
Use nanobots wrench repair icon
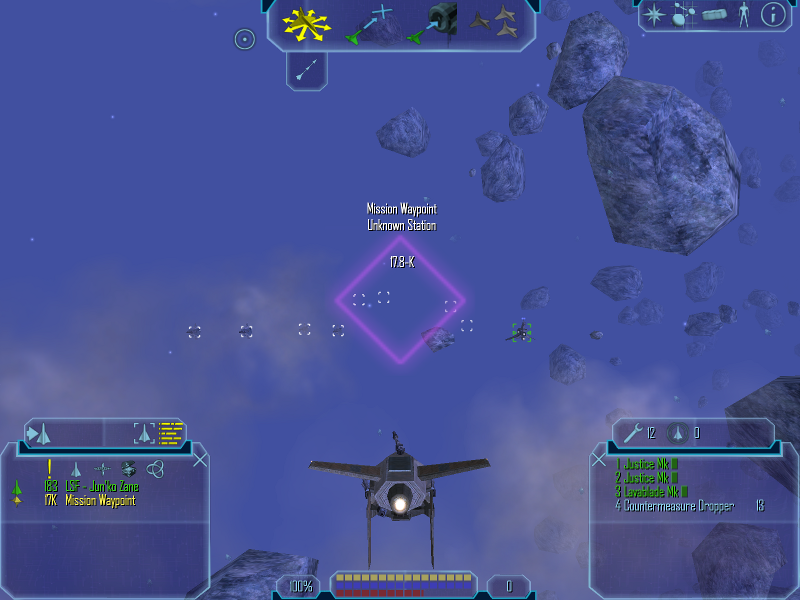pyautogui.click(x=631, y=433)
